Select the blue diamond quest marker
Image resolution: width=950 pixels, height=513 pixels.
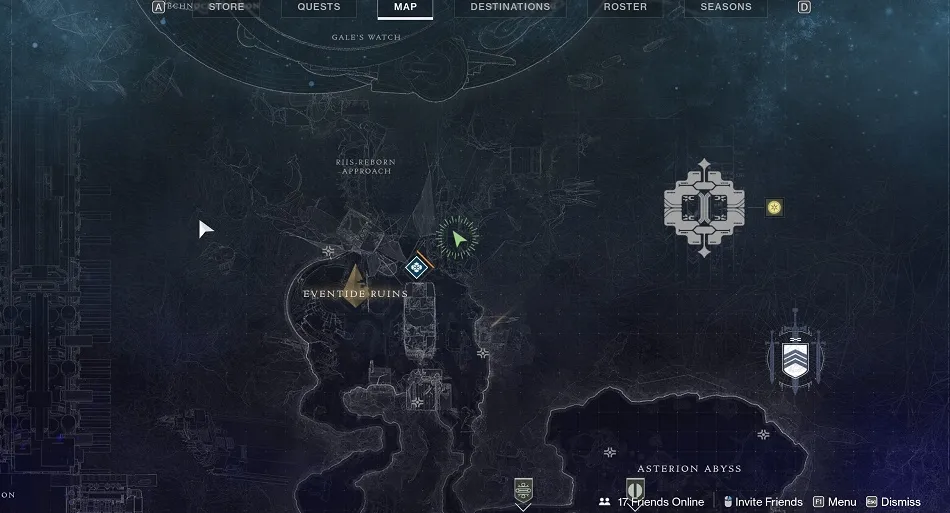tap(416, 267)
